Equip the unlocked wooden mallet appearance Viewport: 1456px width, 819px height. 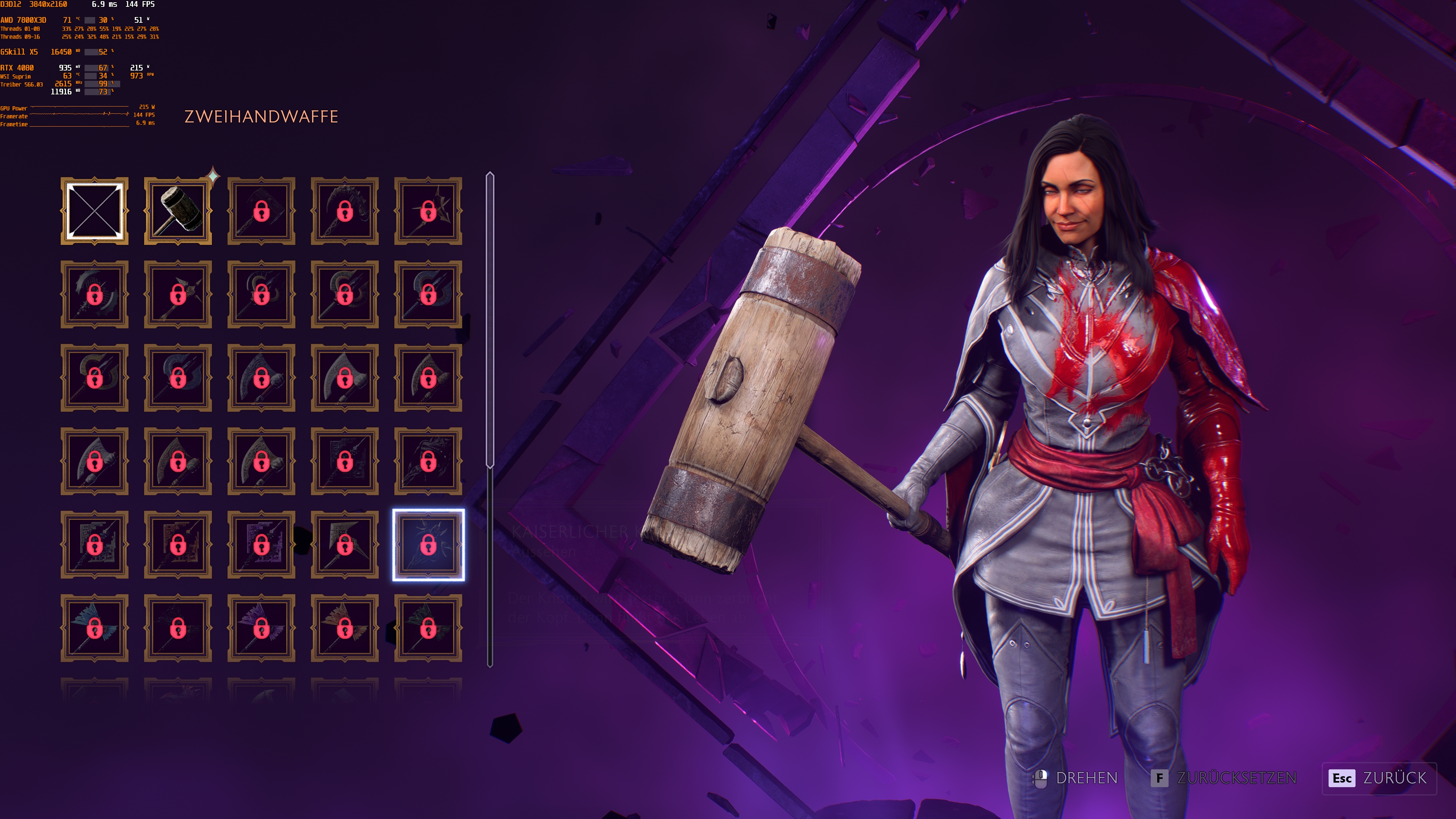pyautogui.click(x=179, y=211)
